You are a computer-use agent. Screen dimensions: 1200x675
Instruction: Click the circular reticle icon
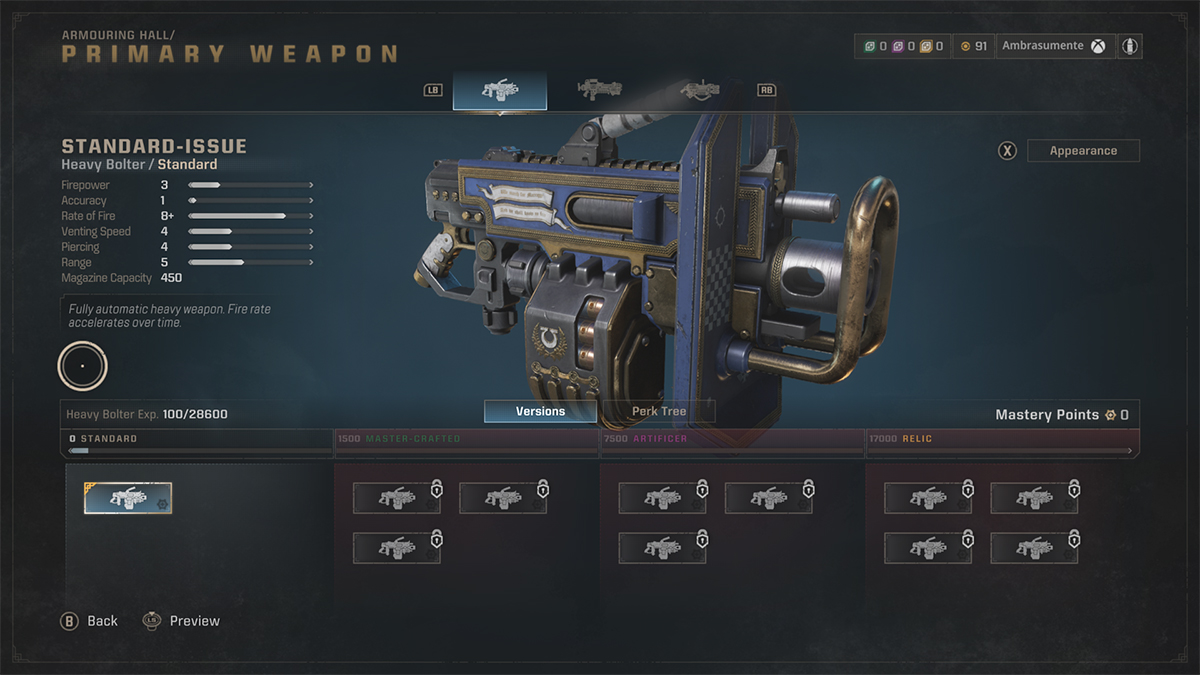(x=83, y=366)
